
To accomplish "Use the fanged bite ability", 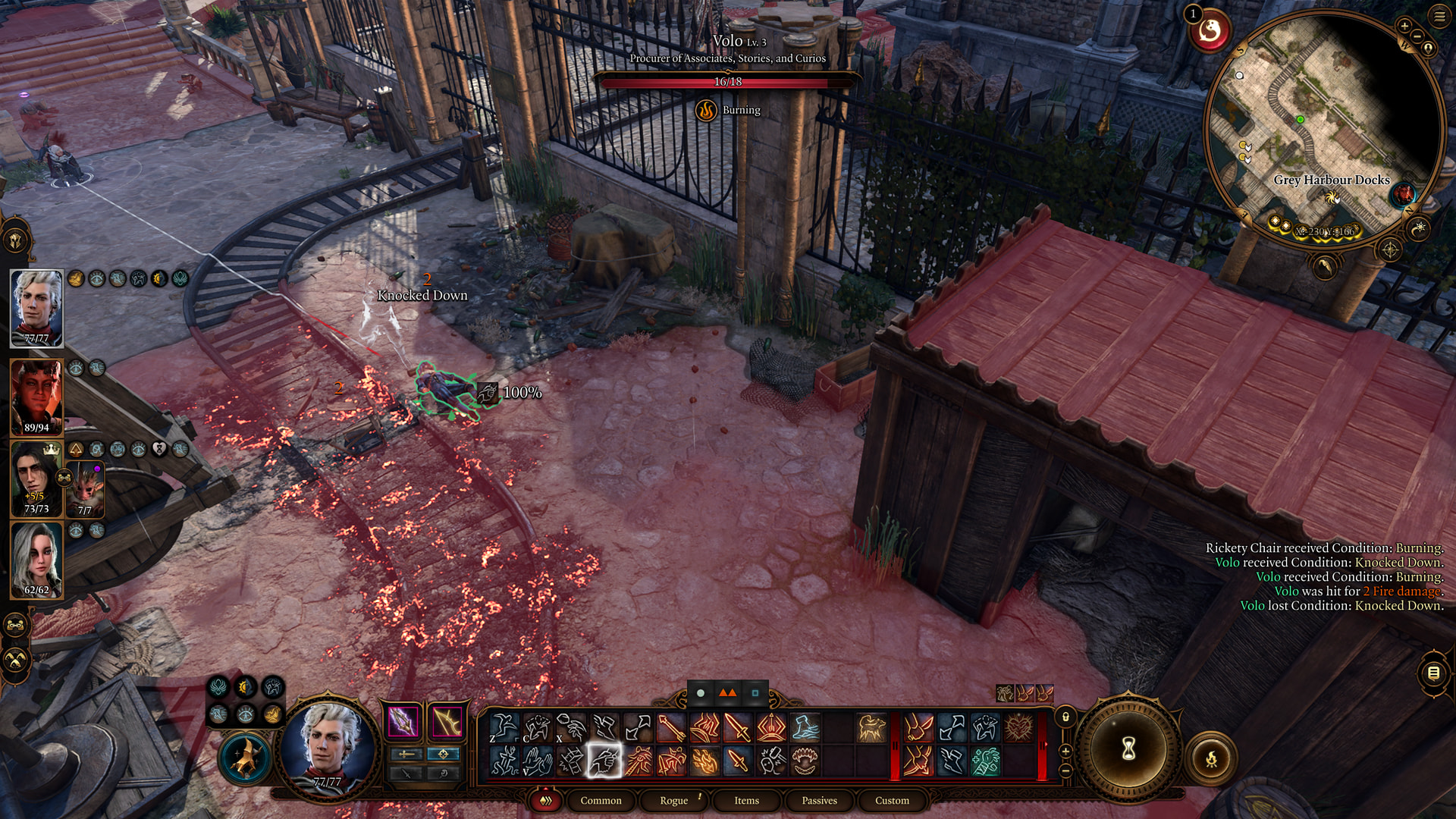I will [804, 761].
